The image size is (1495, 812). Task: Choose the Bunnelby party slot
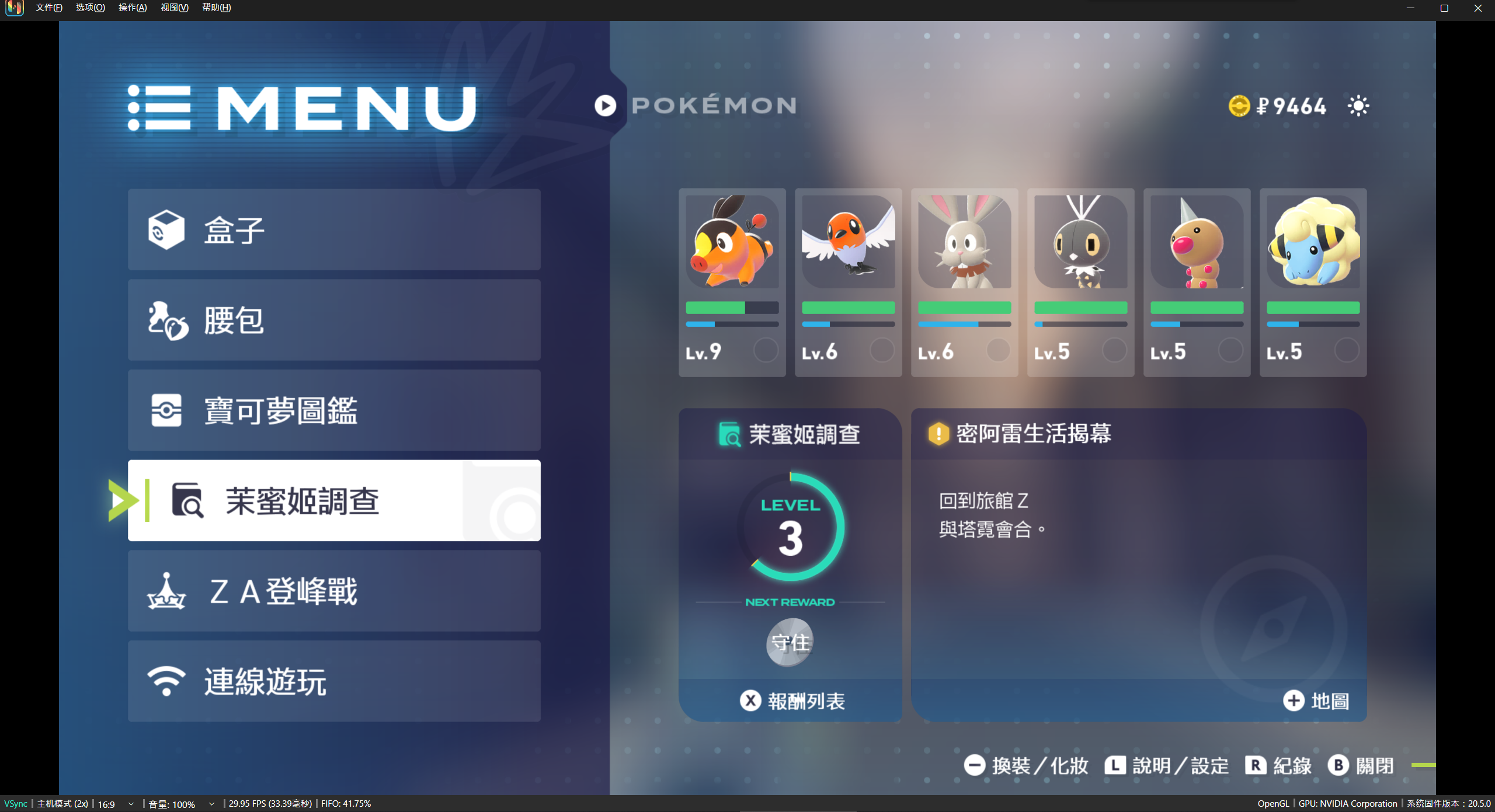pyautogui.click(x=964, y=282)
